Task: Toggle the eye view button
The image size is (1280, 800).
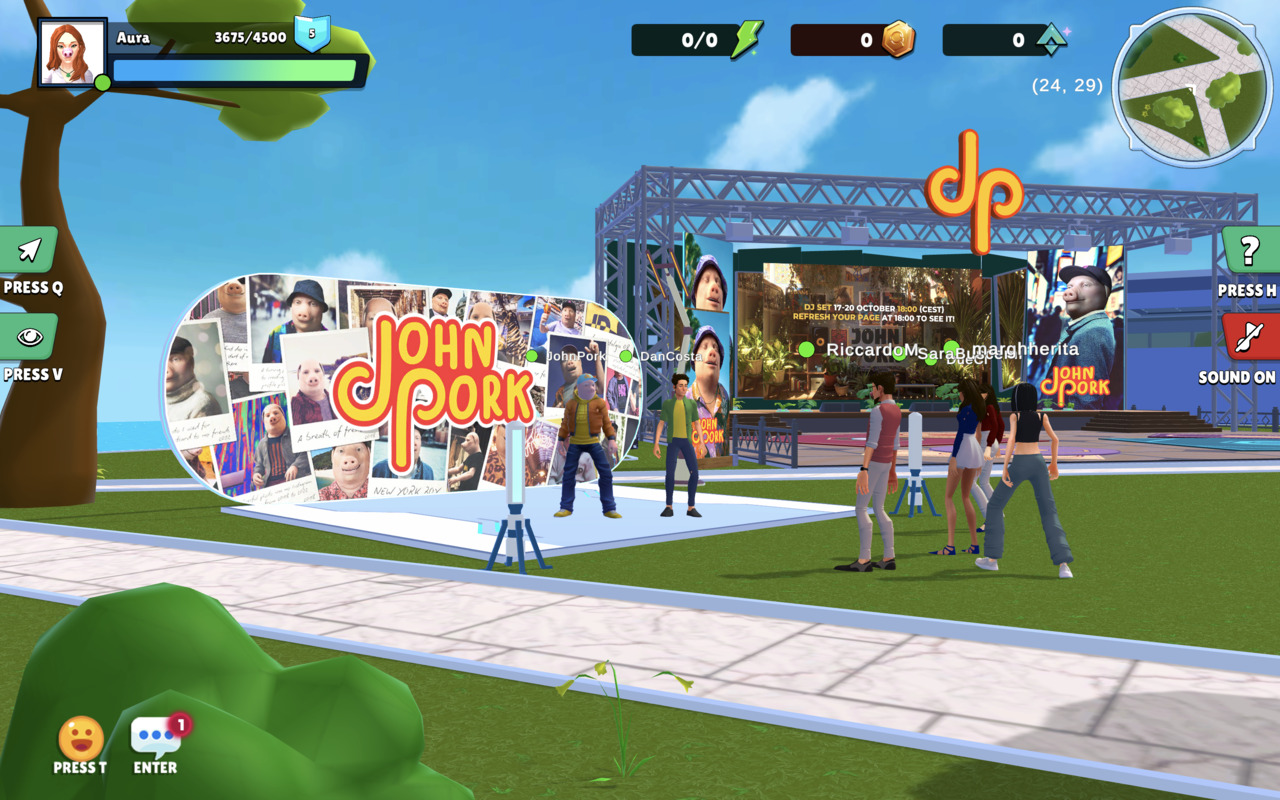Action: pos(29,337)
